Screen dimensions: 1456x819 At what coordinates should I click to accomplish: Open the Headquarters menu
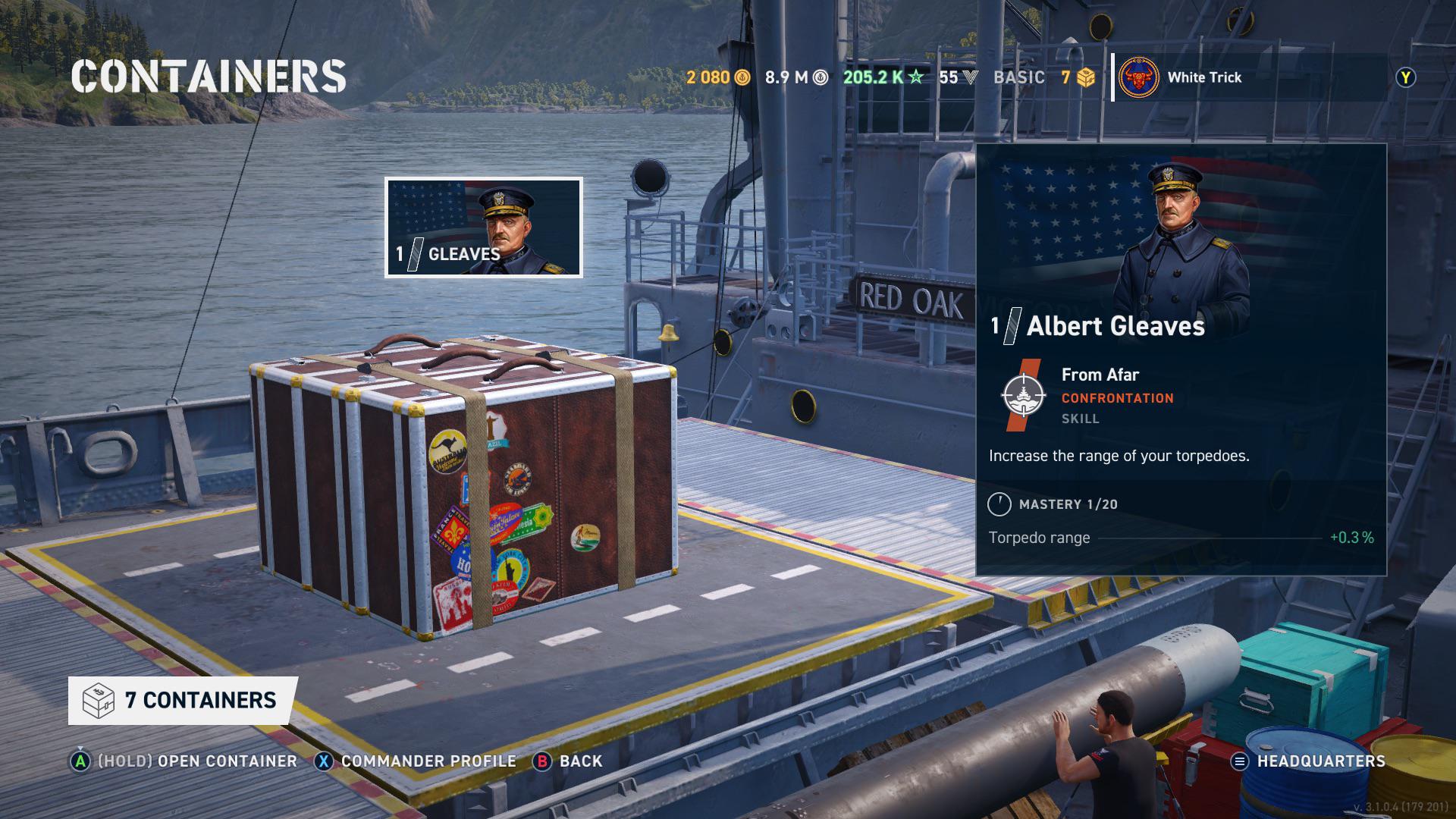coord(1309,761)
